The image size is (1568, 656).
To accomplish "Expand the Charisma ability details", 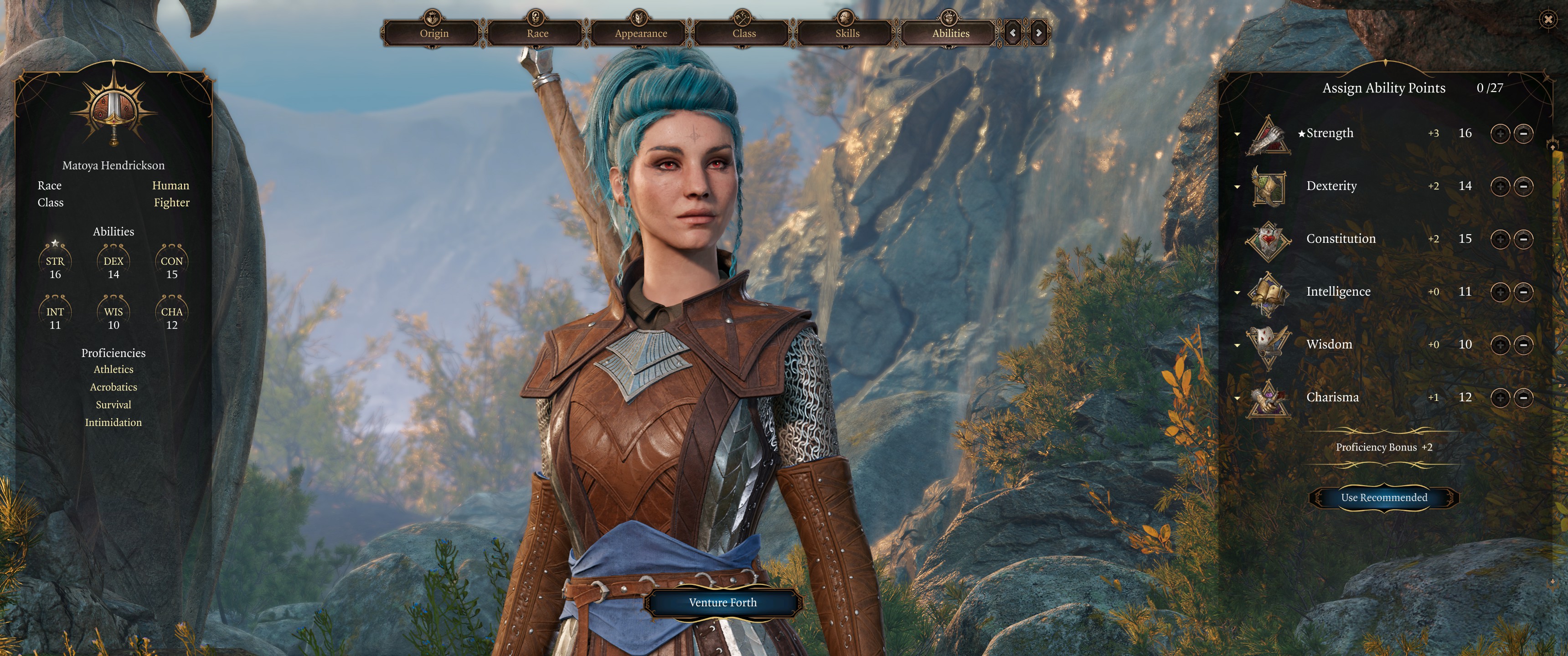I will [1237, 397].
